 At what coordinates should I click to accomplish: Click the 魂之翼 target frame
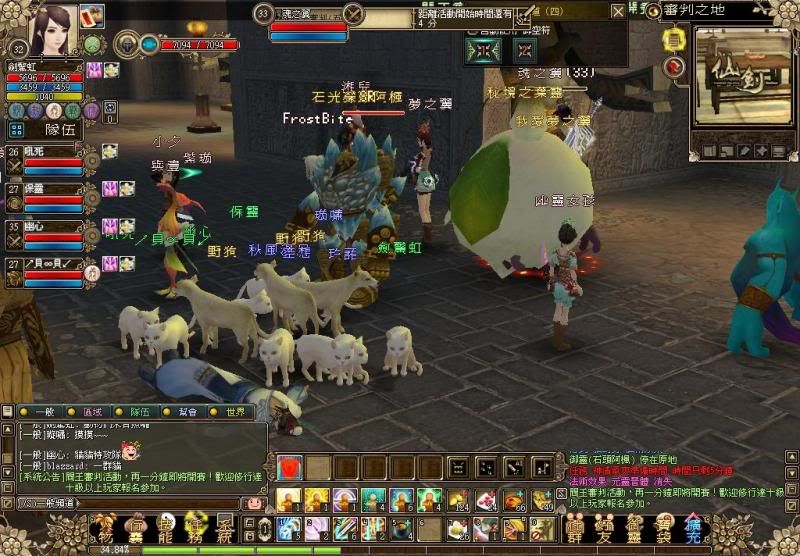click(307, 23)
